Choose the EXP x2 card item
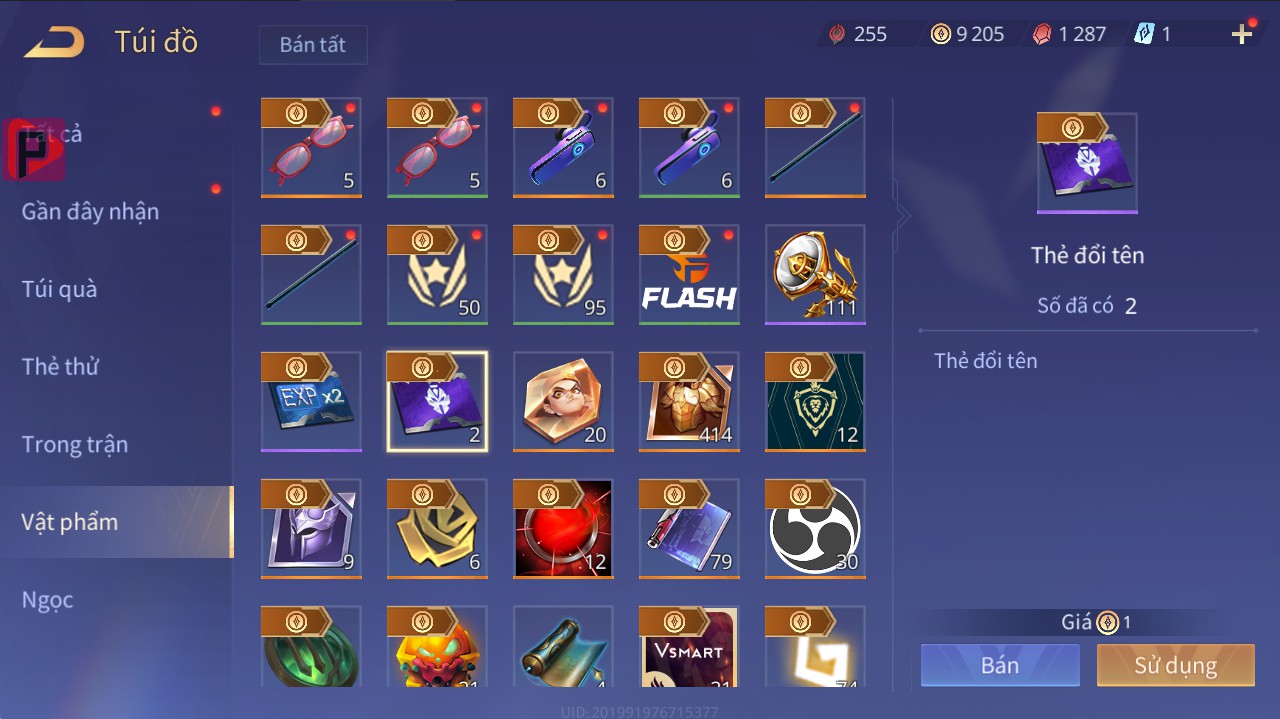 pos(311,401)
